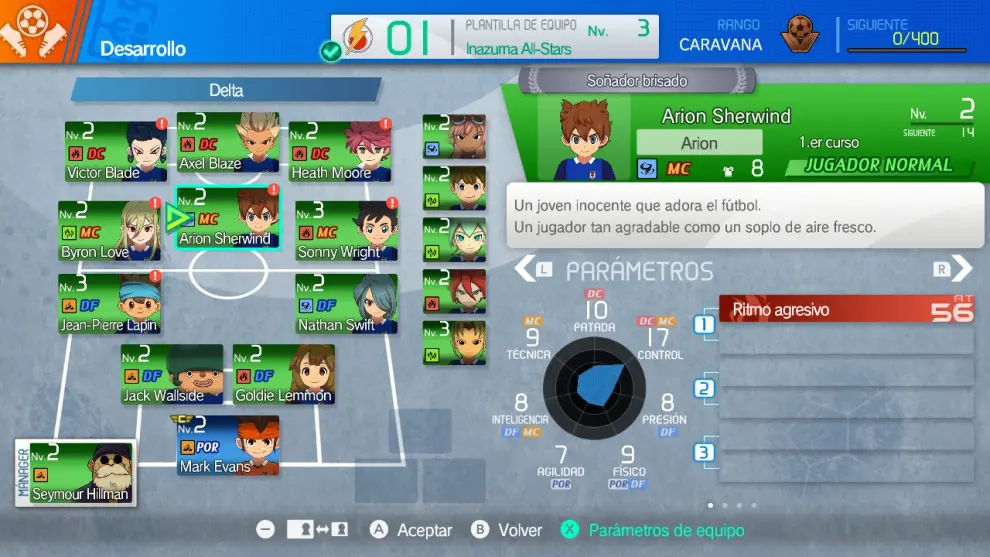Select Nathan Swift's defender card
The image size is (990, 557).
pos(346,304)
